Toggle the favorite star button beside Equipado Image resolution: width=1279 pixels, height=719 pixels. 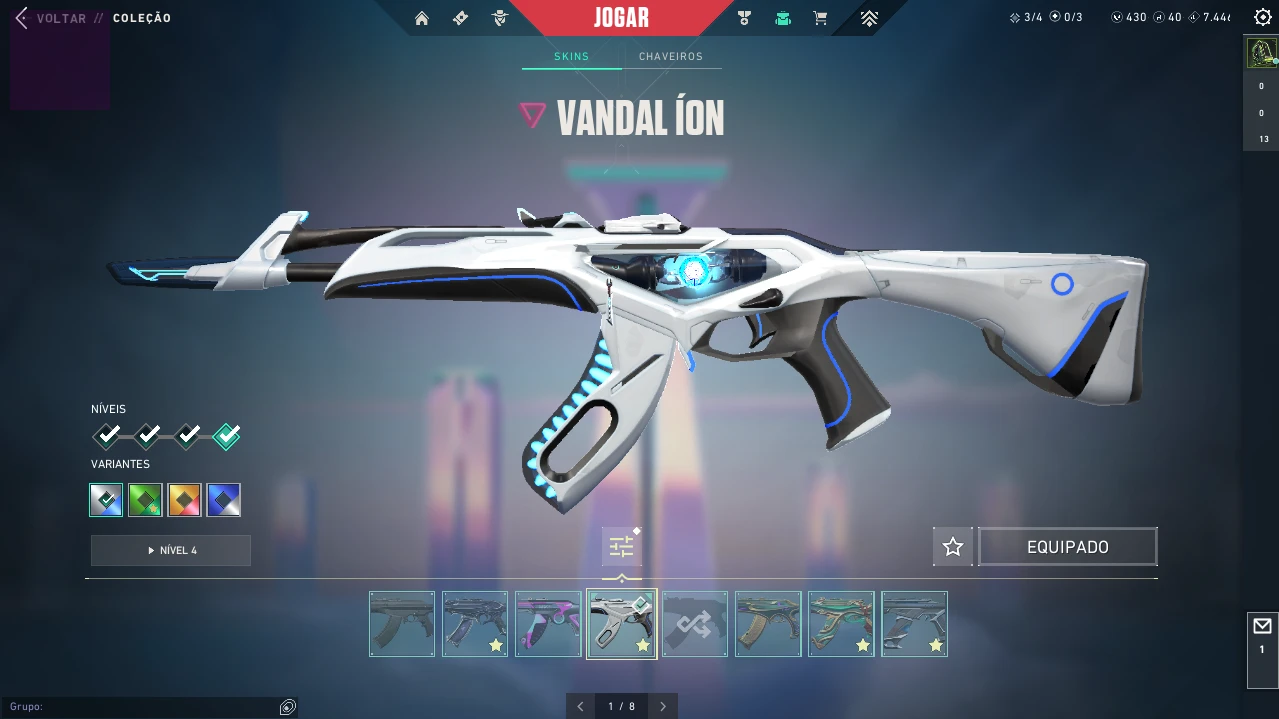click(952, 547)
